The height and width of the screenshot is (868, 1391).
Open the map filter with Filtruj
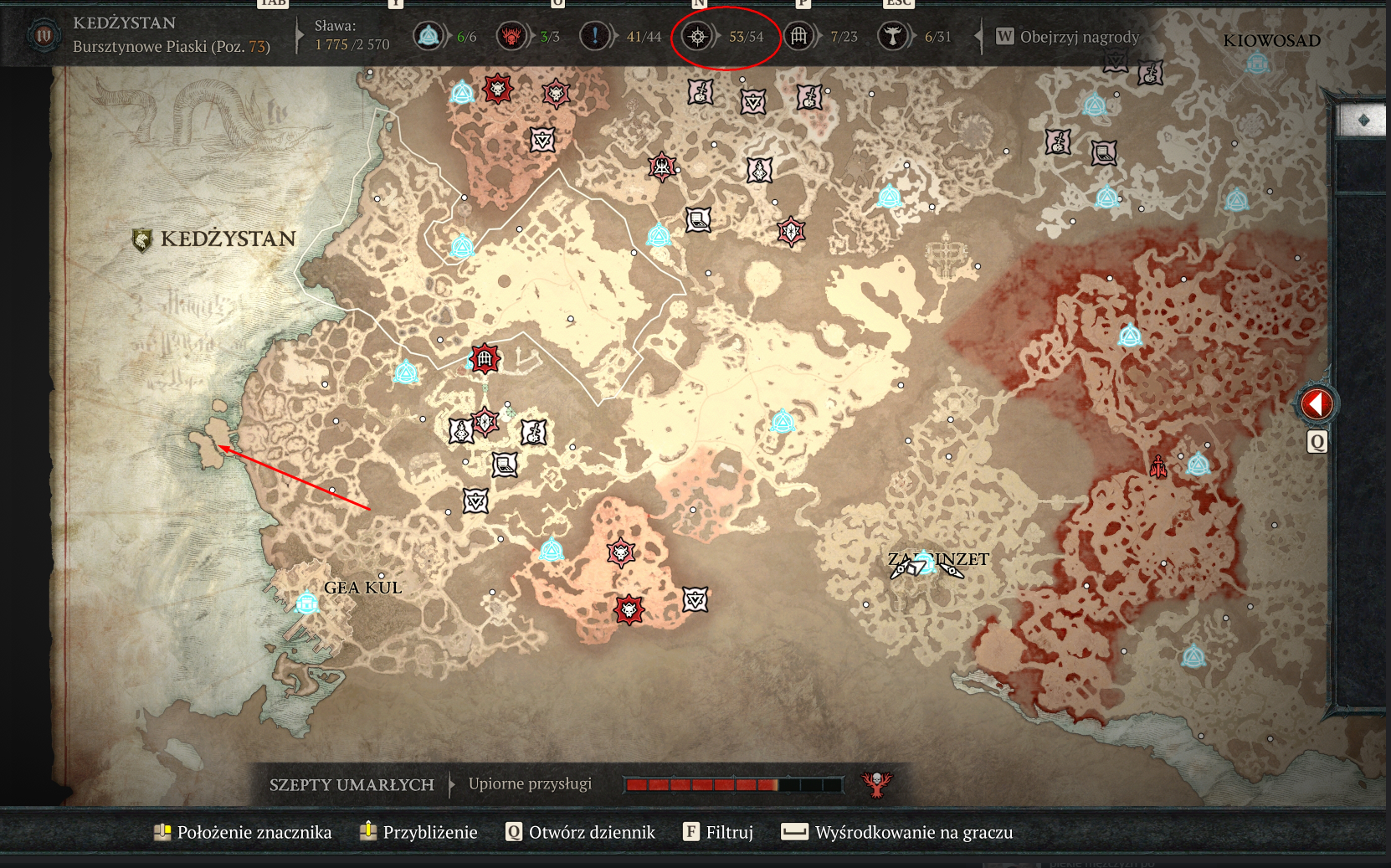719,832
